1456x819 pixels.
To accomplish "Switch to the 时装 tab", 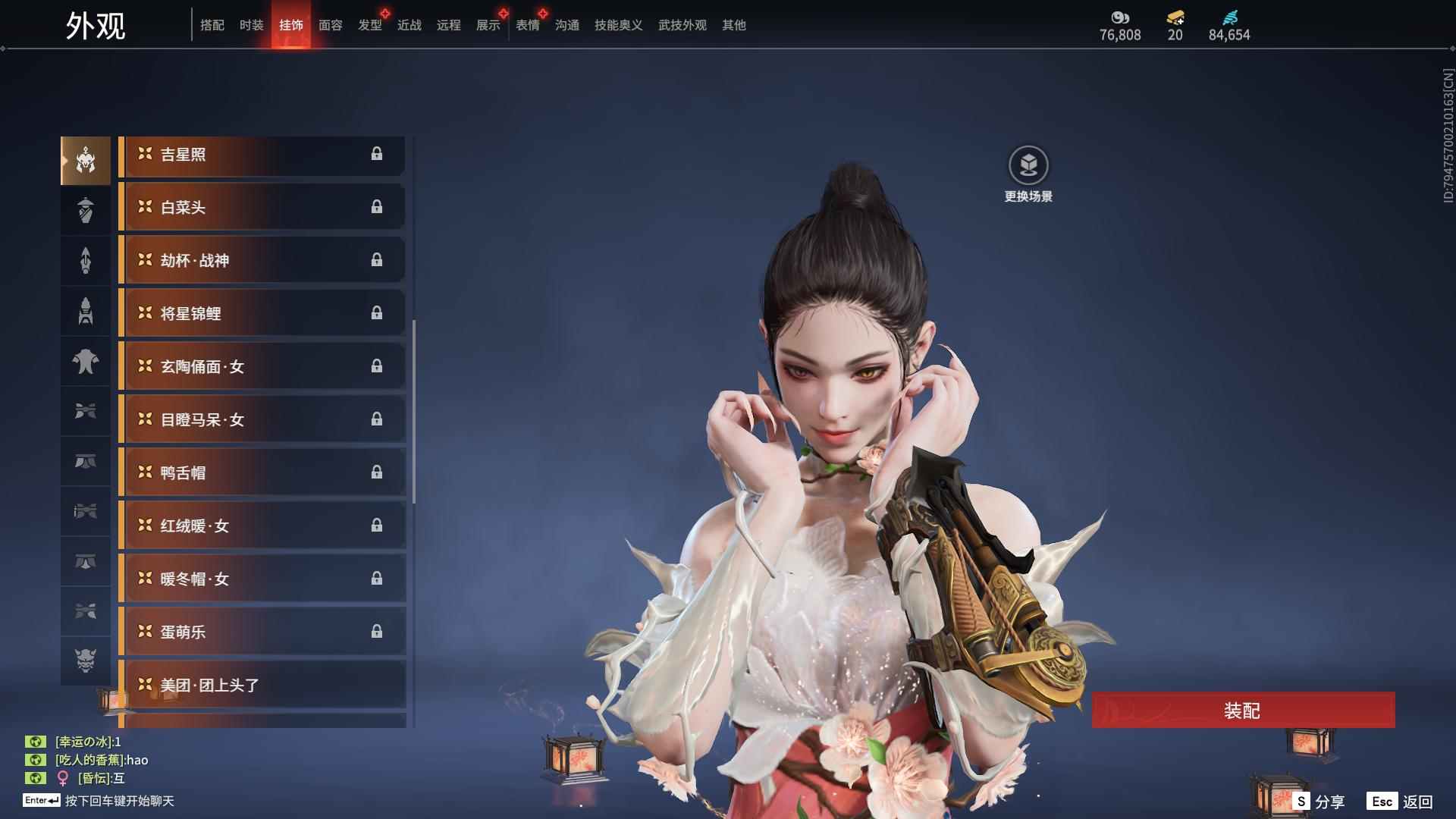I will [x=251, y=24].
